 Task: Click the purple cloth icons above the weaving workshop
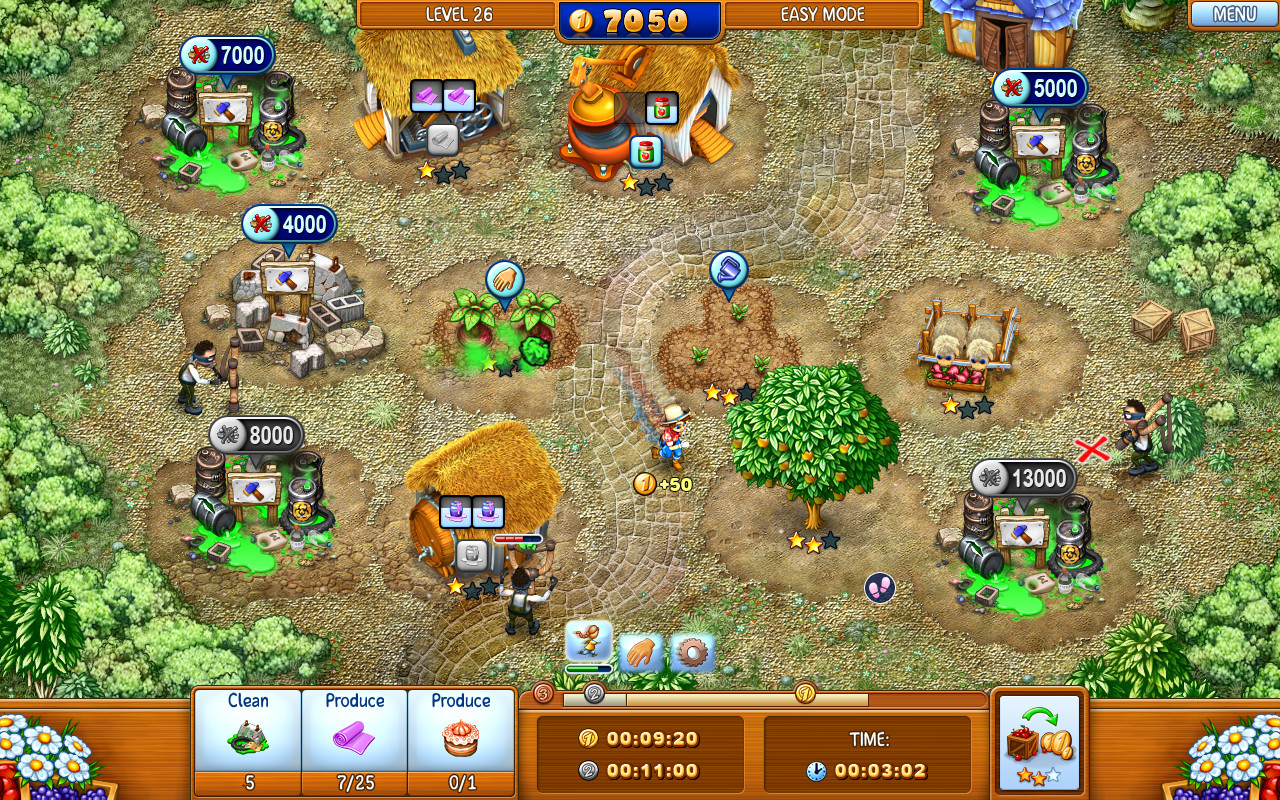coord(440,95)
